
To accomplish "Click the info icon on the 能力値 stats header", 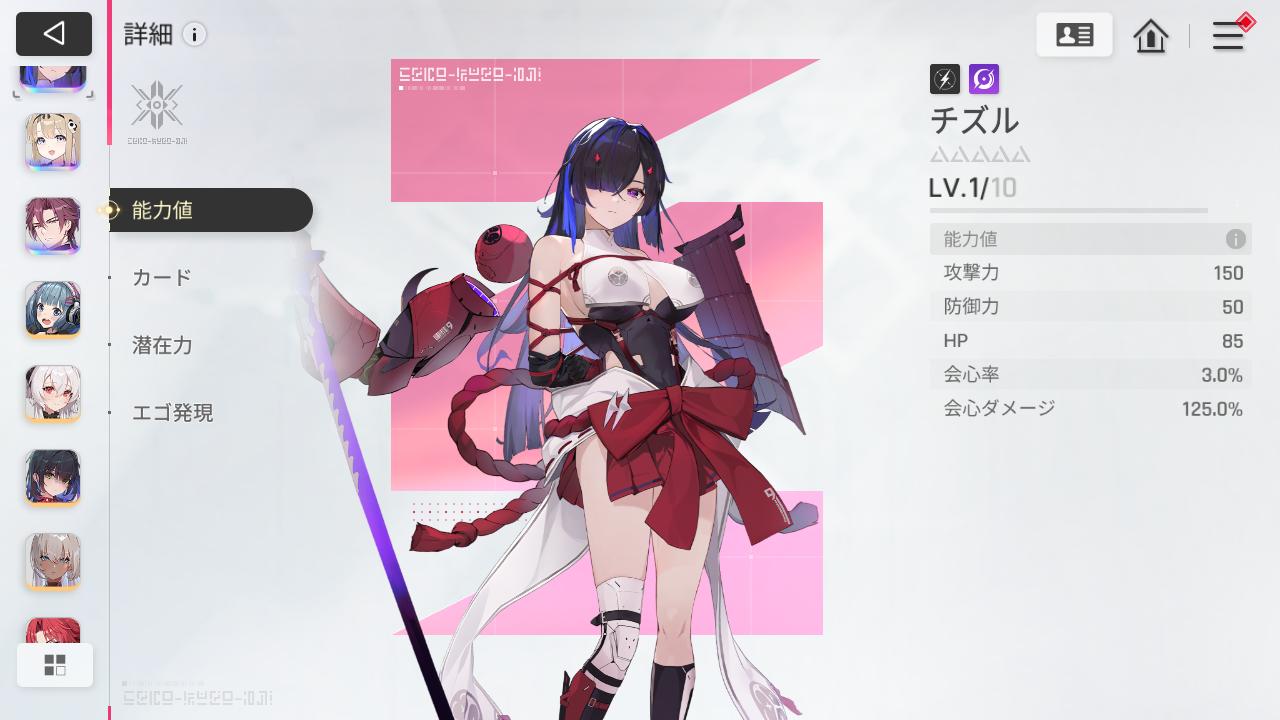I will tap(1236, 239).
